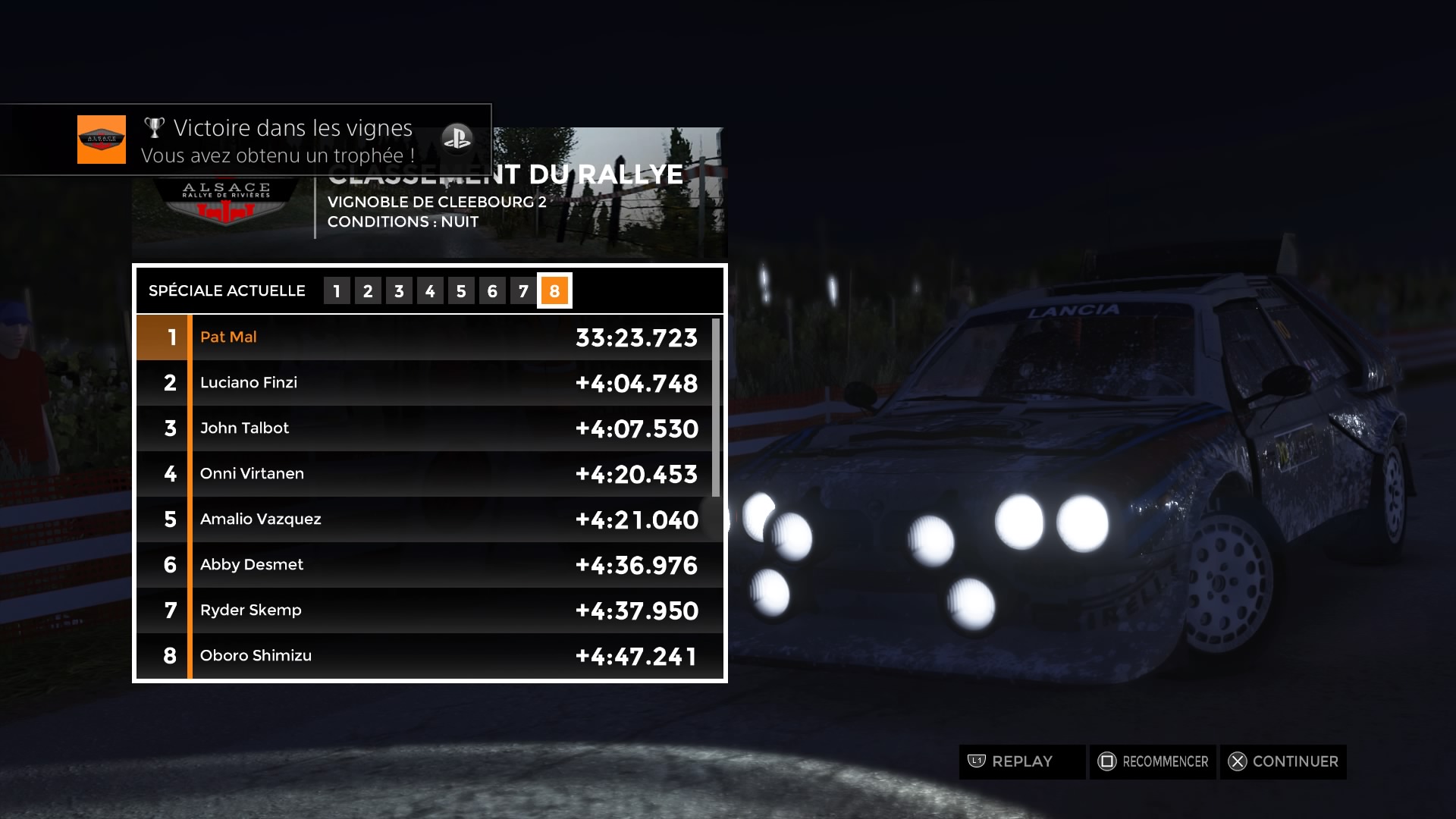Viewport: 1456px width, 819px height.
Task: Select highlighted stage 8 tab
Action: pos(554,291)
